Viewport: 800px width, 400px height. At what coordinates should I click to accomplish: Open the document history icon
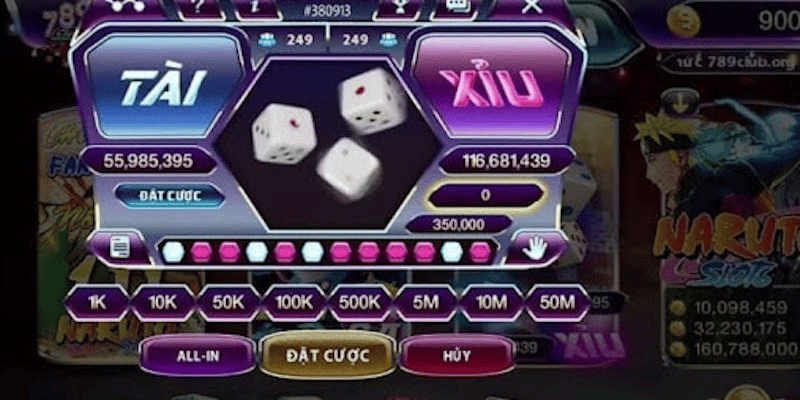[x=120, y=248]
